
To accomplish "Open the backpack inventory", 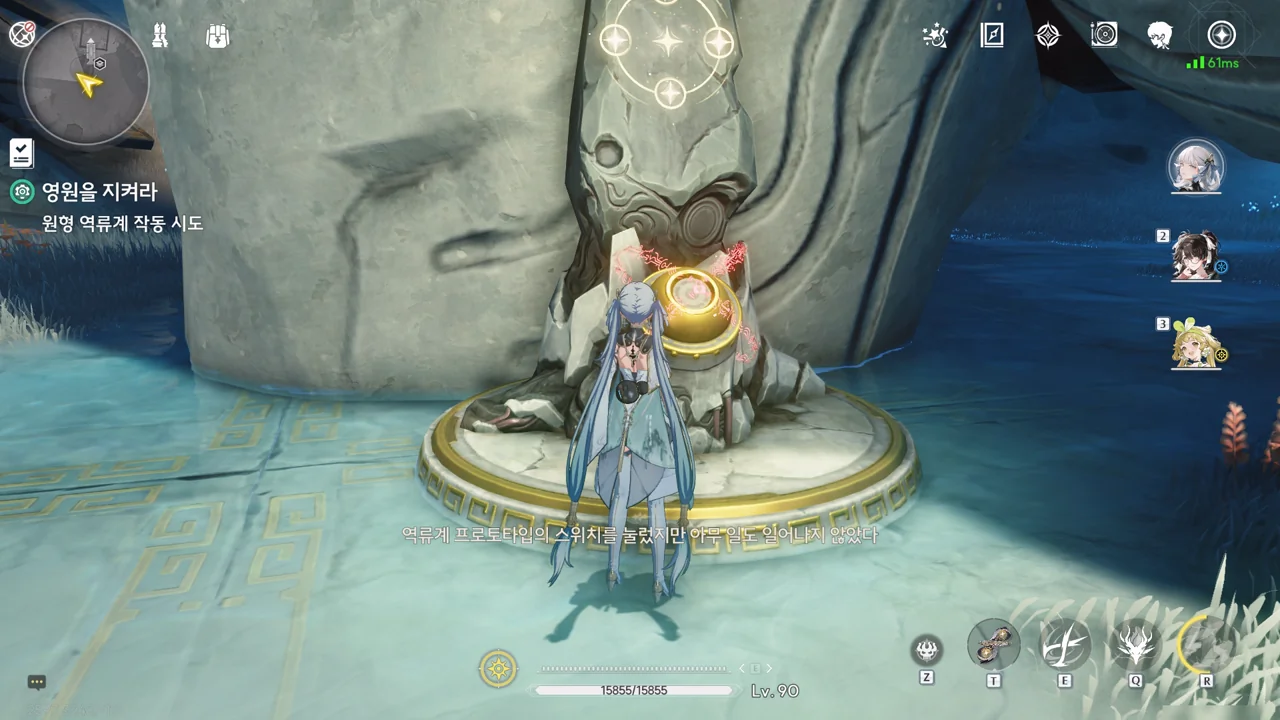I will tap(217, 36).
